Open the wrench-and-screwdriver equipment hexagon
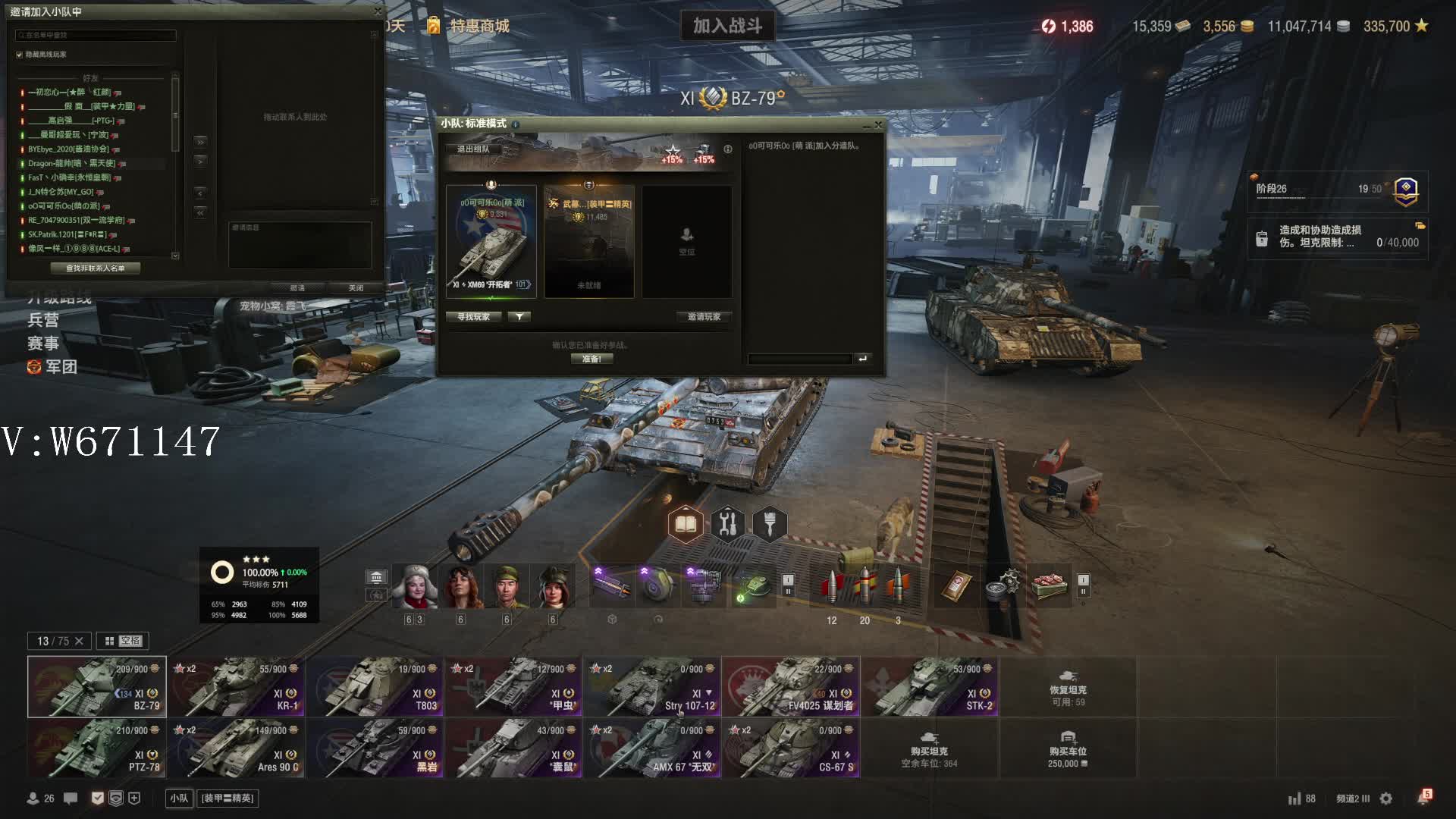This screenshot has width=1456, height=819. click(x=727, y=524)
